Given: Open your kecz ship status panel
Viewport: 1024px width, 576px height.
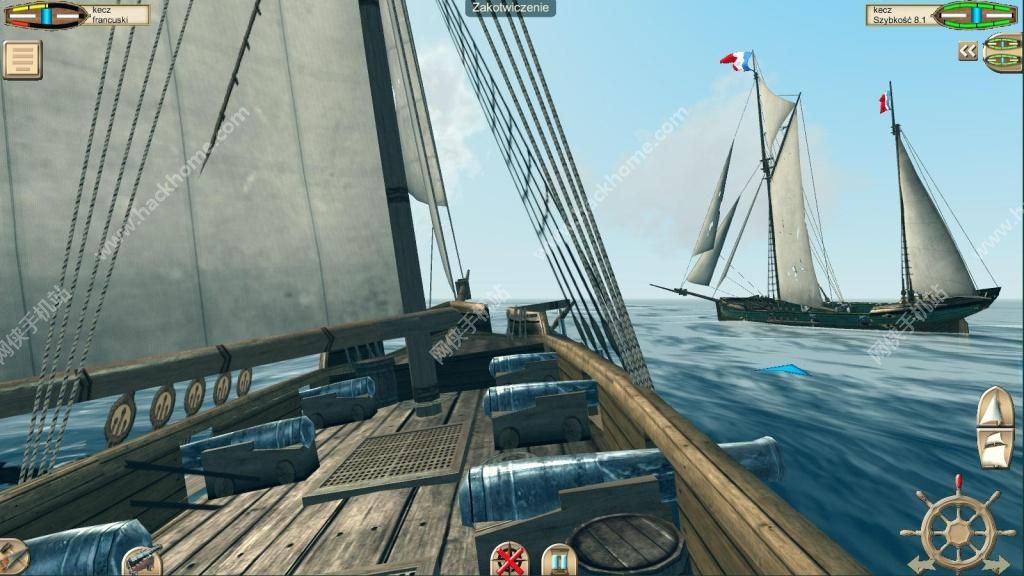Looking at the screenshot, I should (x=944, y=15).
